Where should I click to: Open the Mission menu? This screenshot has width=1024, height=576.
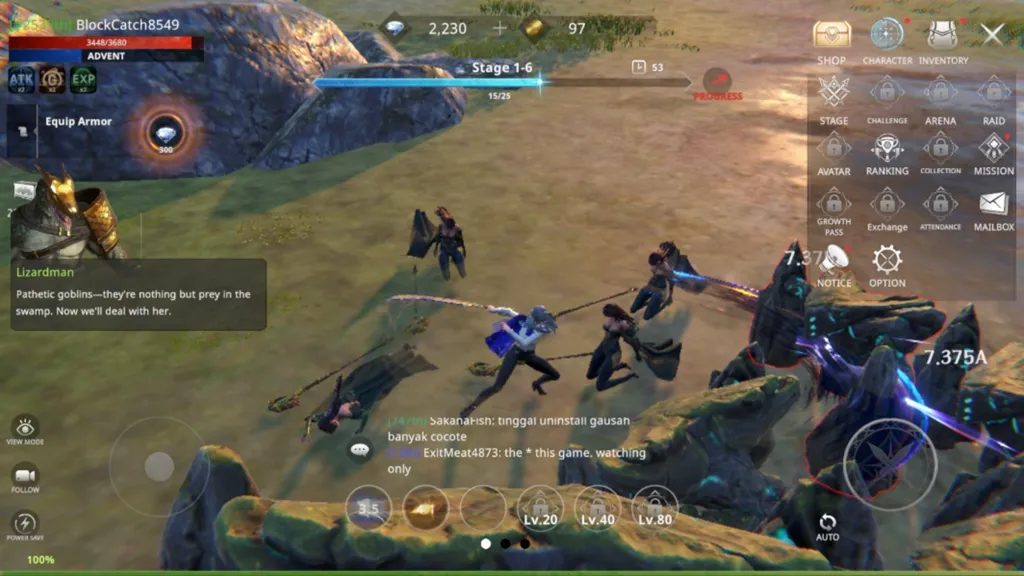[993, 150]
